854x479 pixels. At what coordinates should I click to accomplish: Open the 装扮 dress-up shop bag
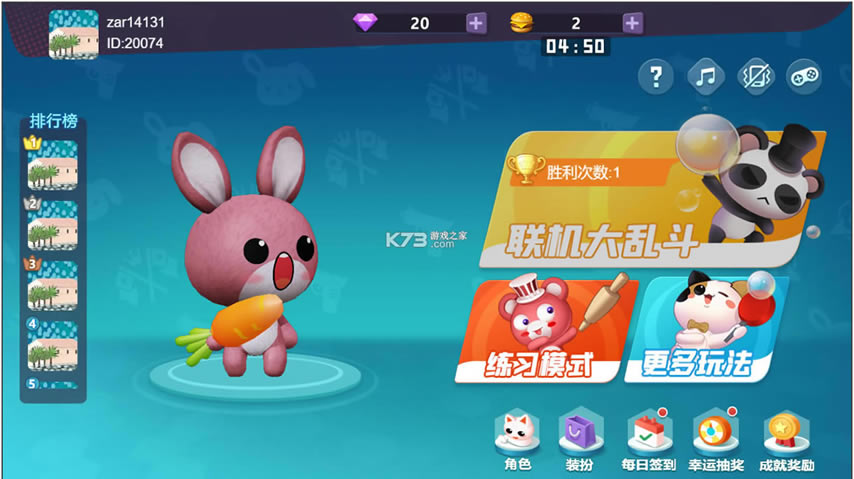click(581, 439)
